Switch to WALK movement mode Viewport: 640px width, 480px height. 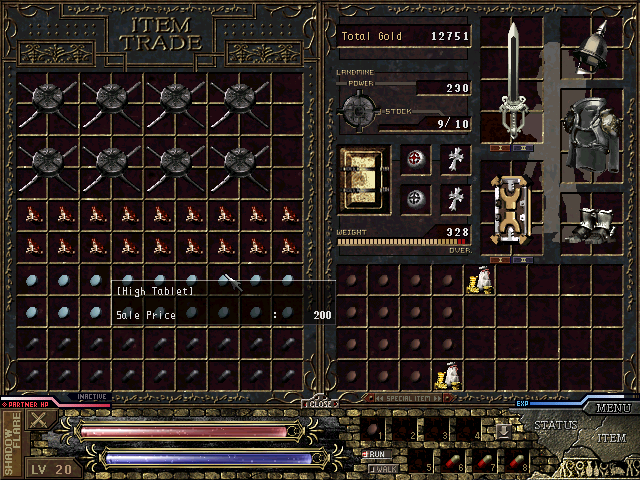point(381,467)
